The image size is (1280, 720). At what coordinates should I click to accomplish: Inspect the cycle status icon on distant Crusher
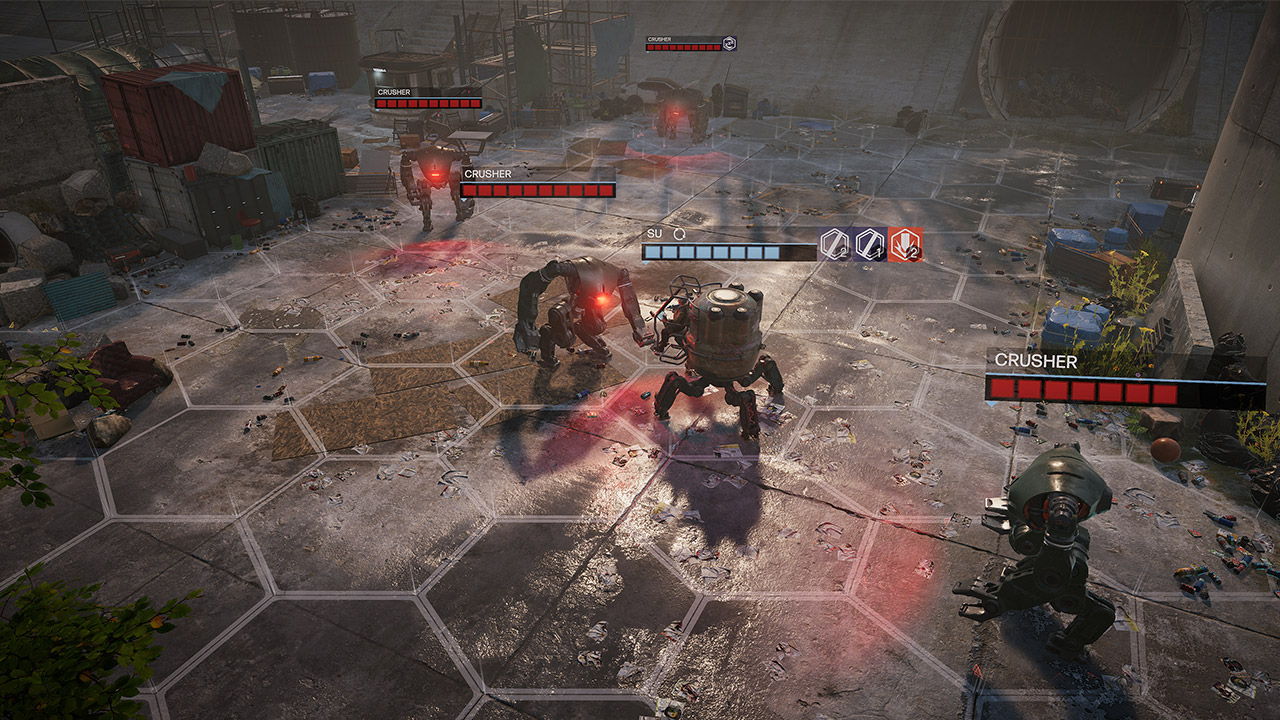tap(729, 43)
